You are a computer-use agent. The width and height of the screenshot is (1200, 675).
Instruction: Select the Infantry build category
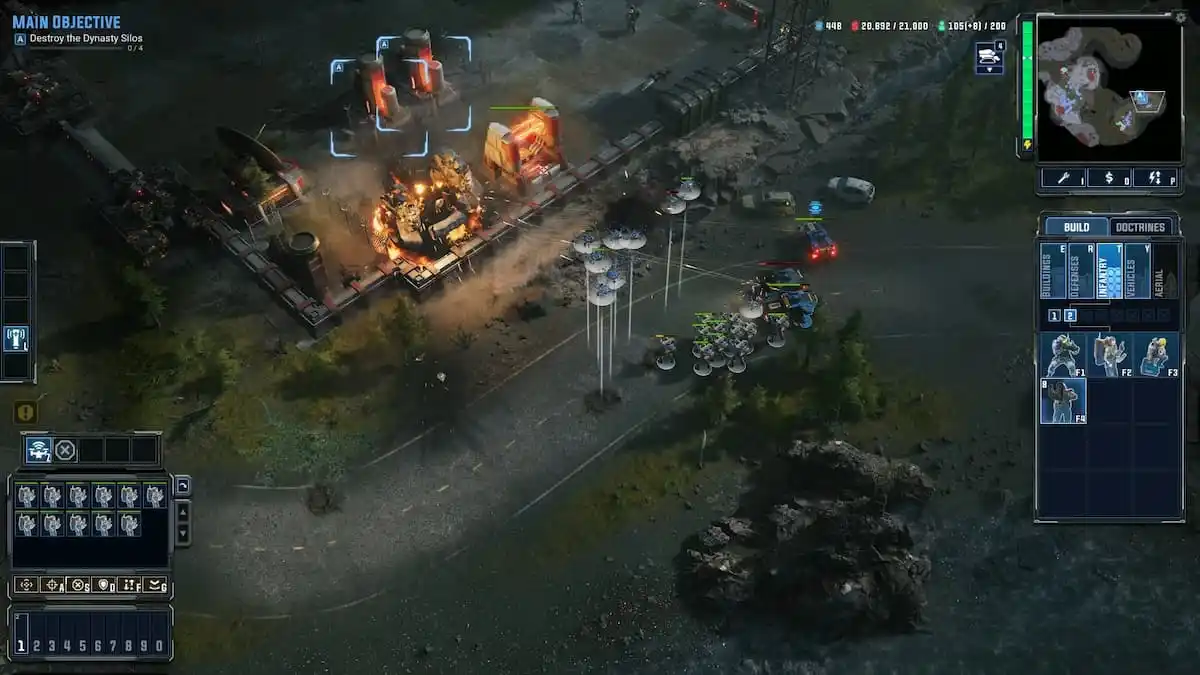1109,270
